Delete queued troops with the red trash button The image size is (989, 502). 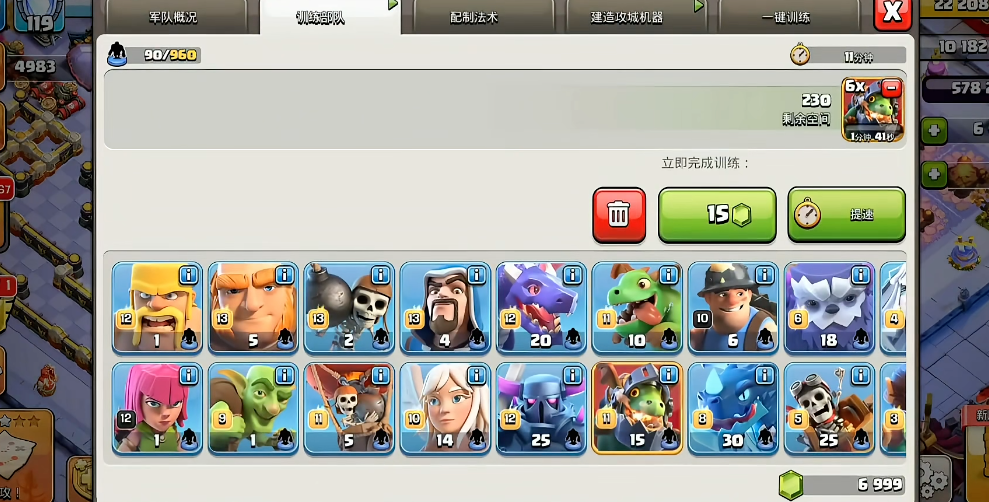click(619, 214)
